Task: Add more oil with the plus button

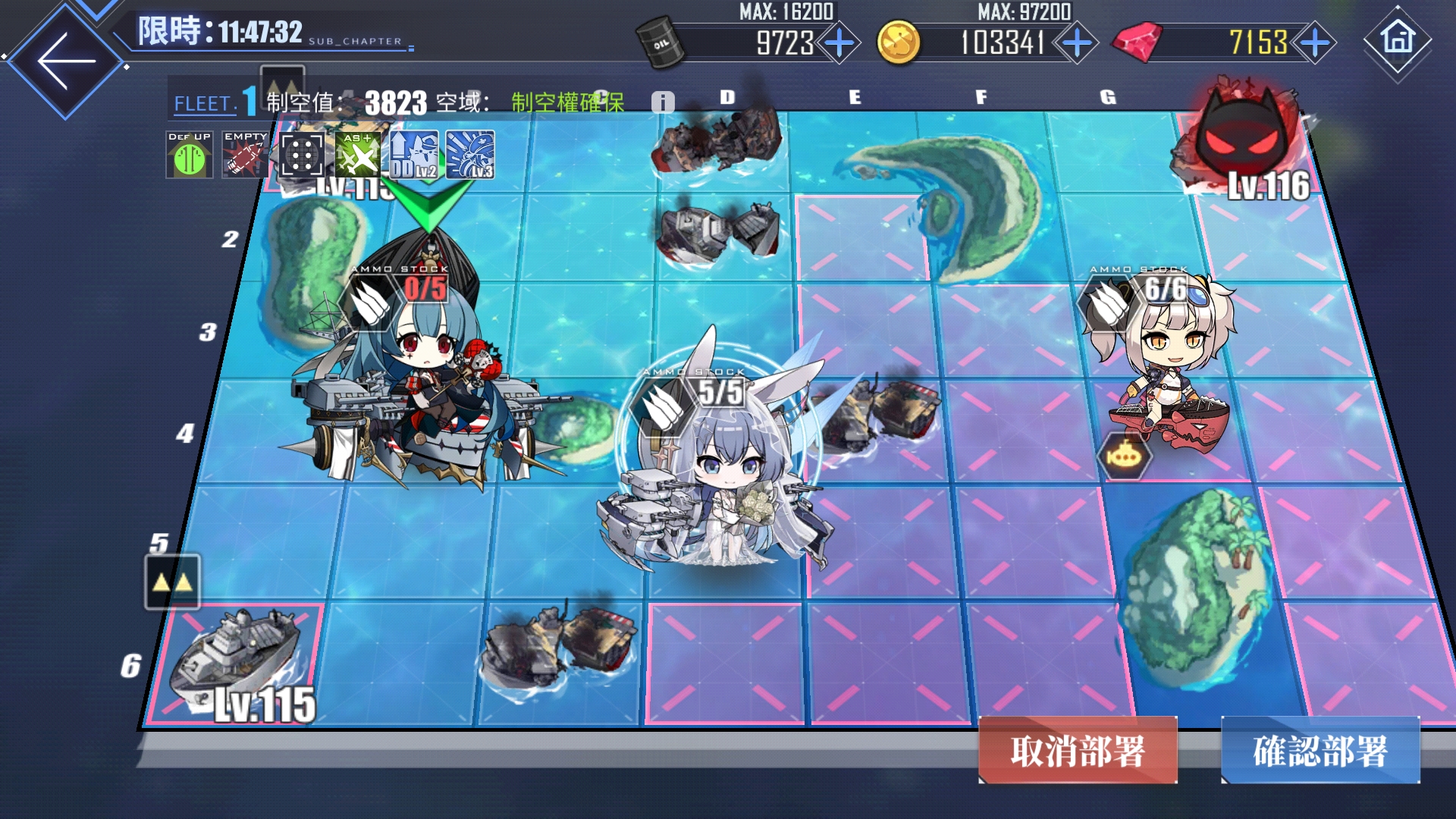Action: pos(839,42)
